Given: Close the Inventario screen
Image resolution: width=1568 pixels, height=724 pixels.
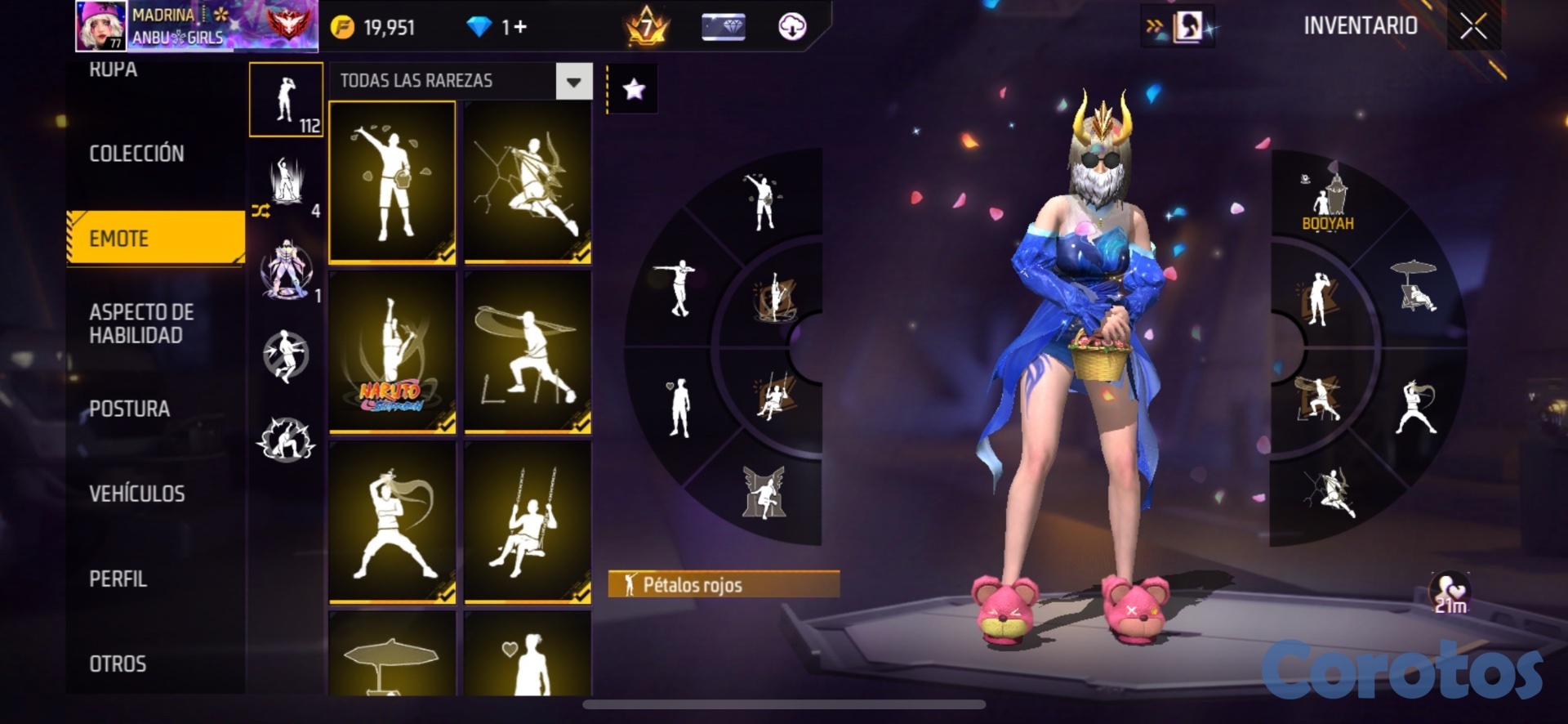Looking at the screenshot, I should (x=1473, y=26).
